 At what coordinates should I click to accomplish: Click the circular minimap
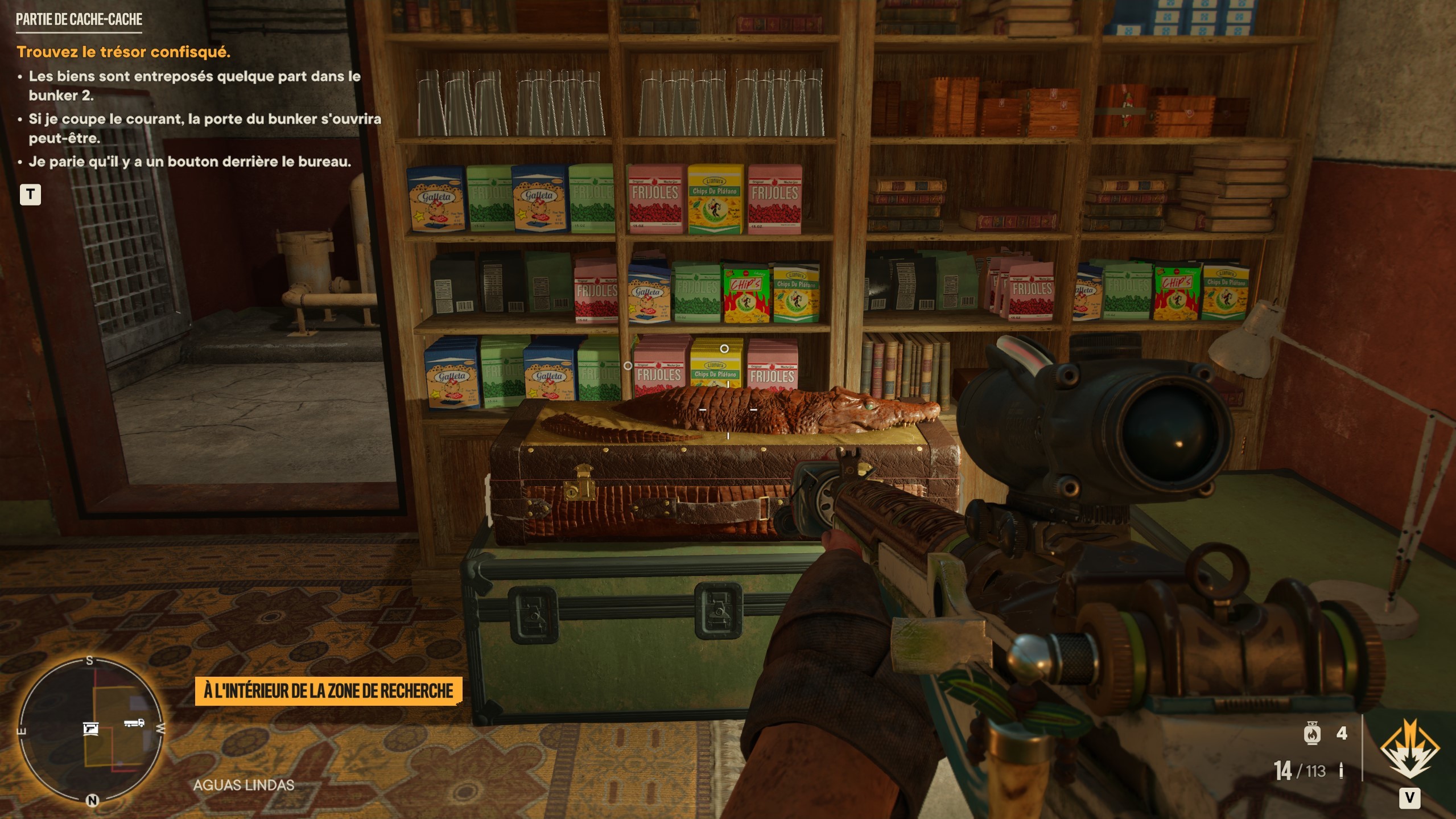[x=91, y=730]
